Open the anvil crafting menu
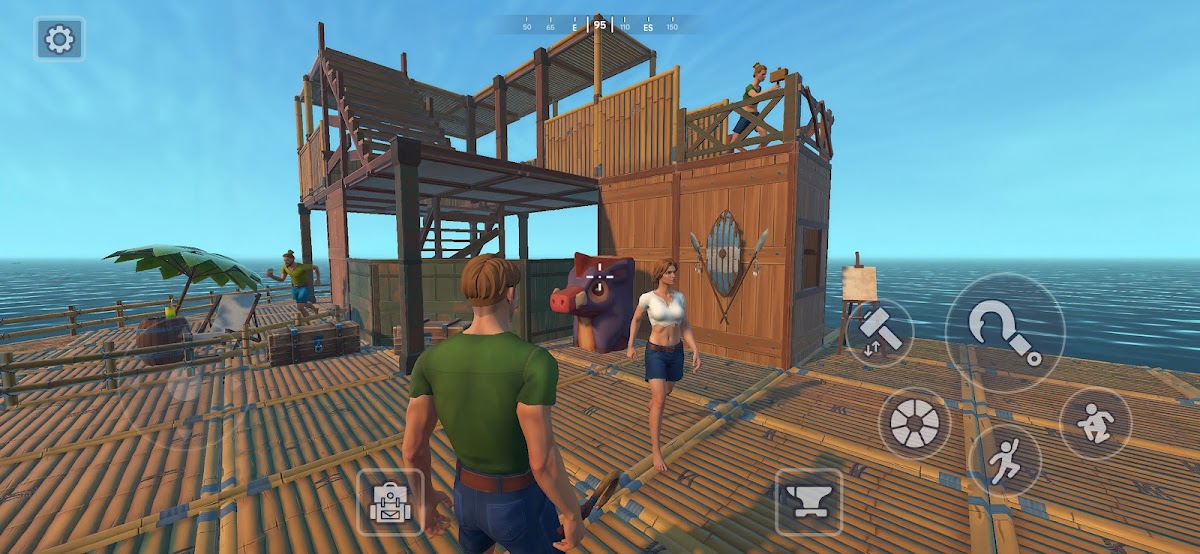Screen dimensions: 1200x554 tap(808, 501)
